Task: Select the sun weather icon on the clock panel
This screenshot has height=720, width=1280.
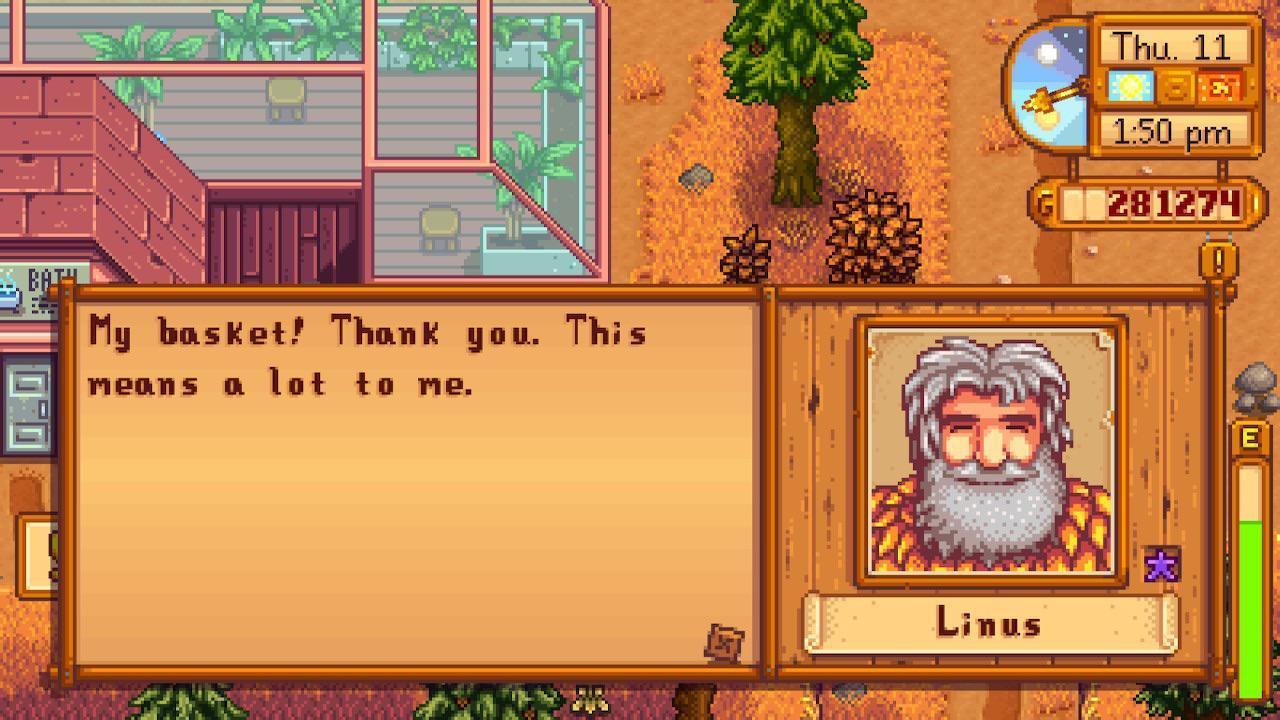Action: [1130, 88]
